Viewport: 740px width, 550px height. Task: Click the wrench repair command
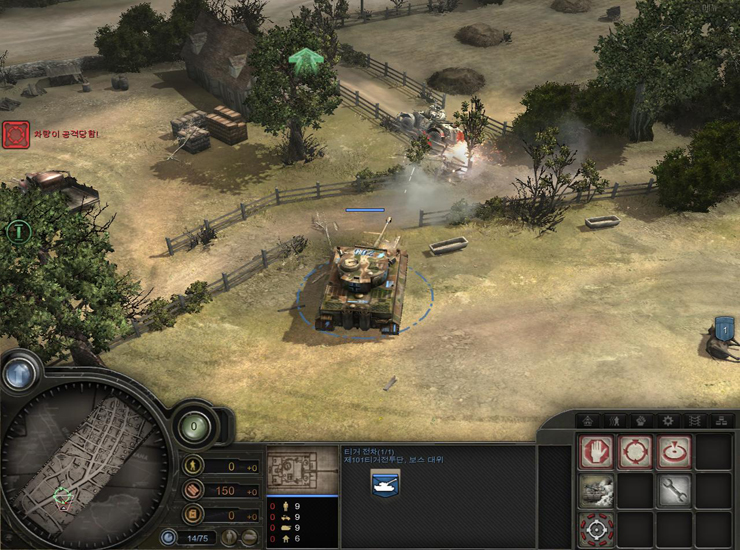pos(673,490)
